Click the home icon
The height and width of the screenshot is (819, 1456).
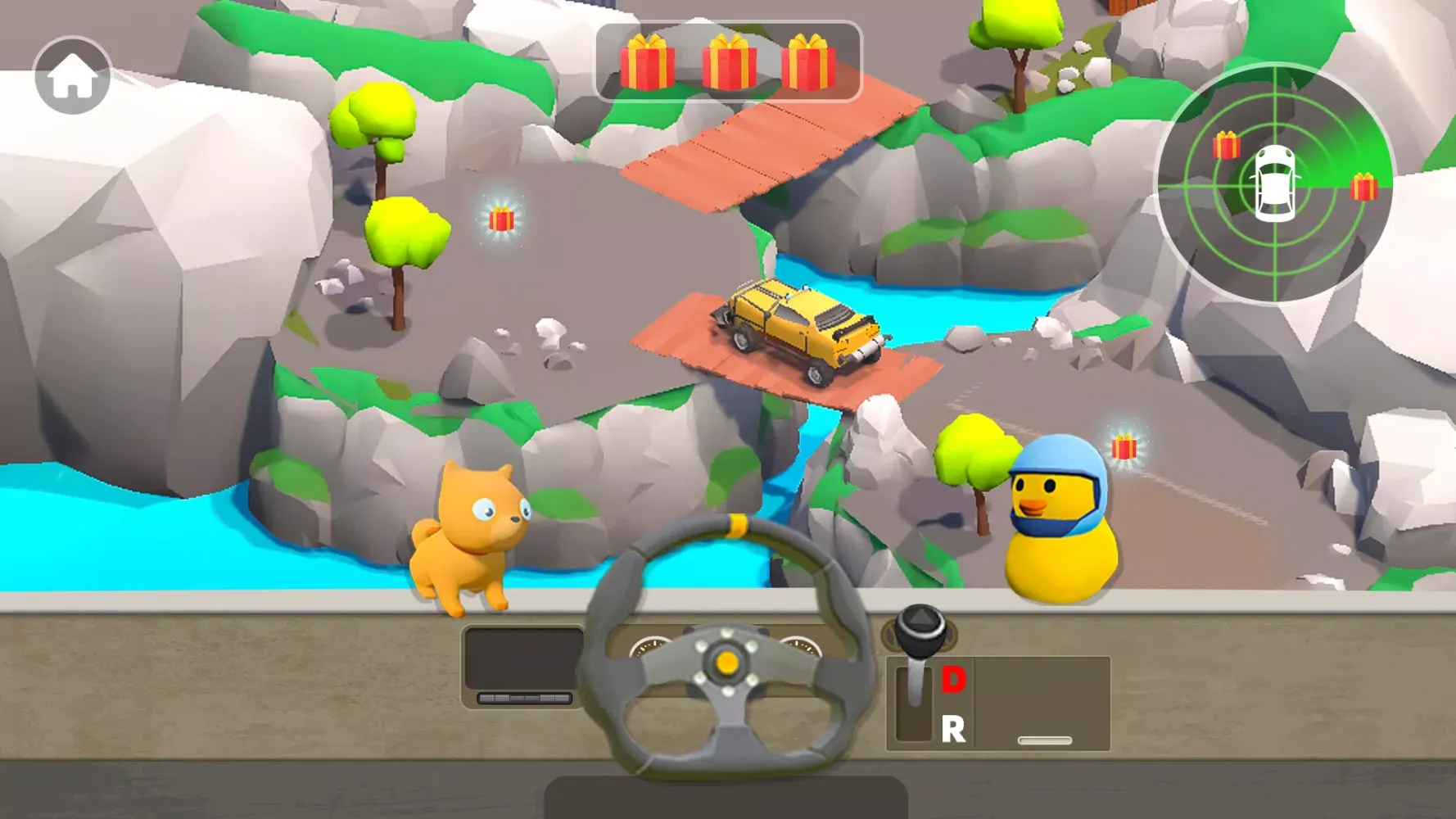pyautogui.click(x=72, y=74)
